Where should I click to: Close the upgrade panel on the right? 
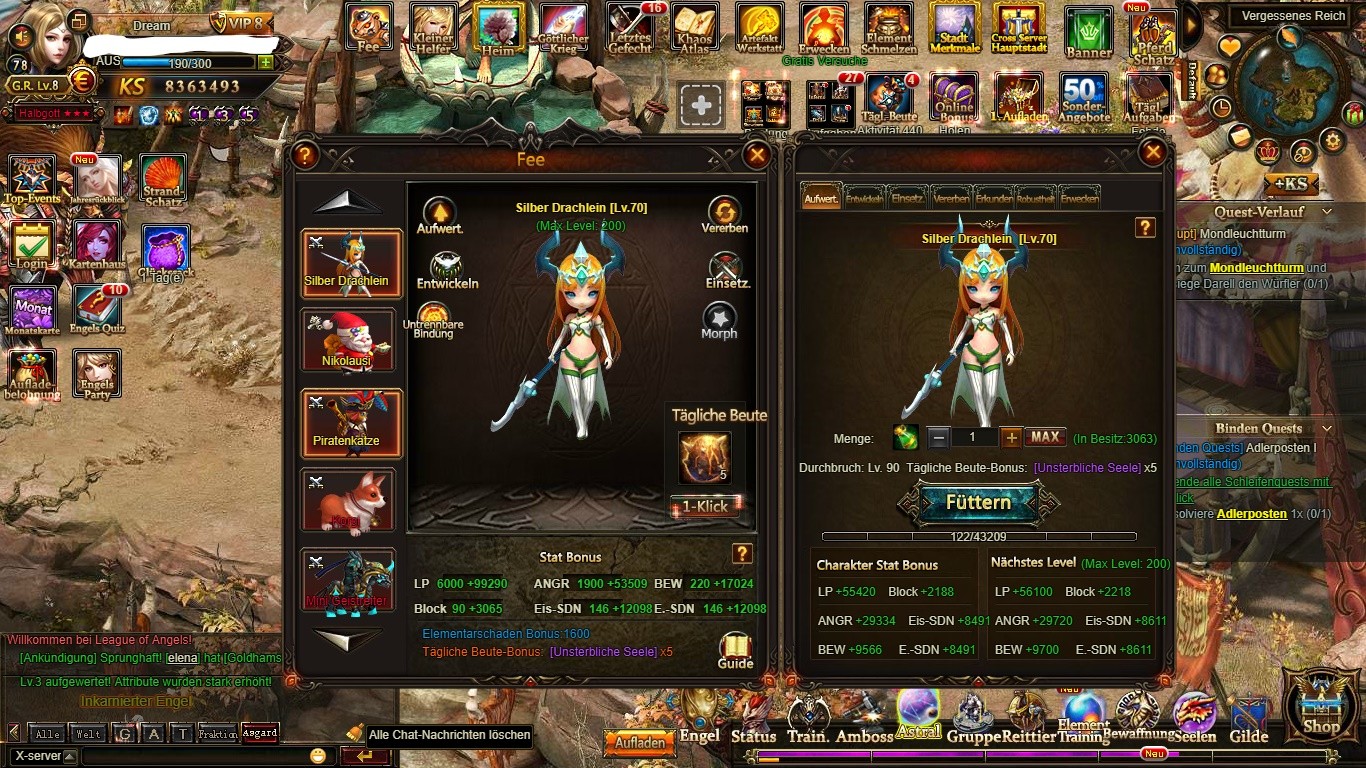1153,152
